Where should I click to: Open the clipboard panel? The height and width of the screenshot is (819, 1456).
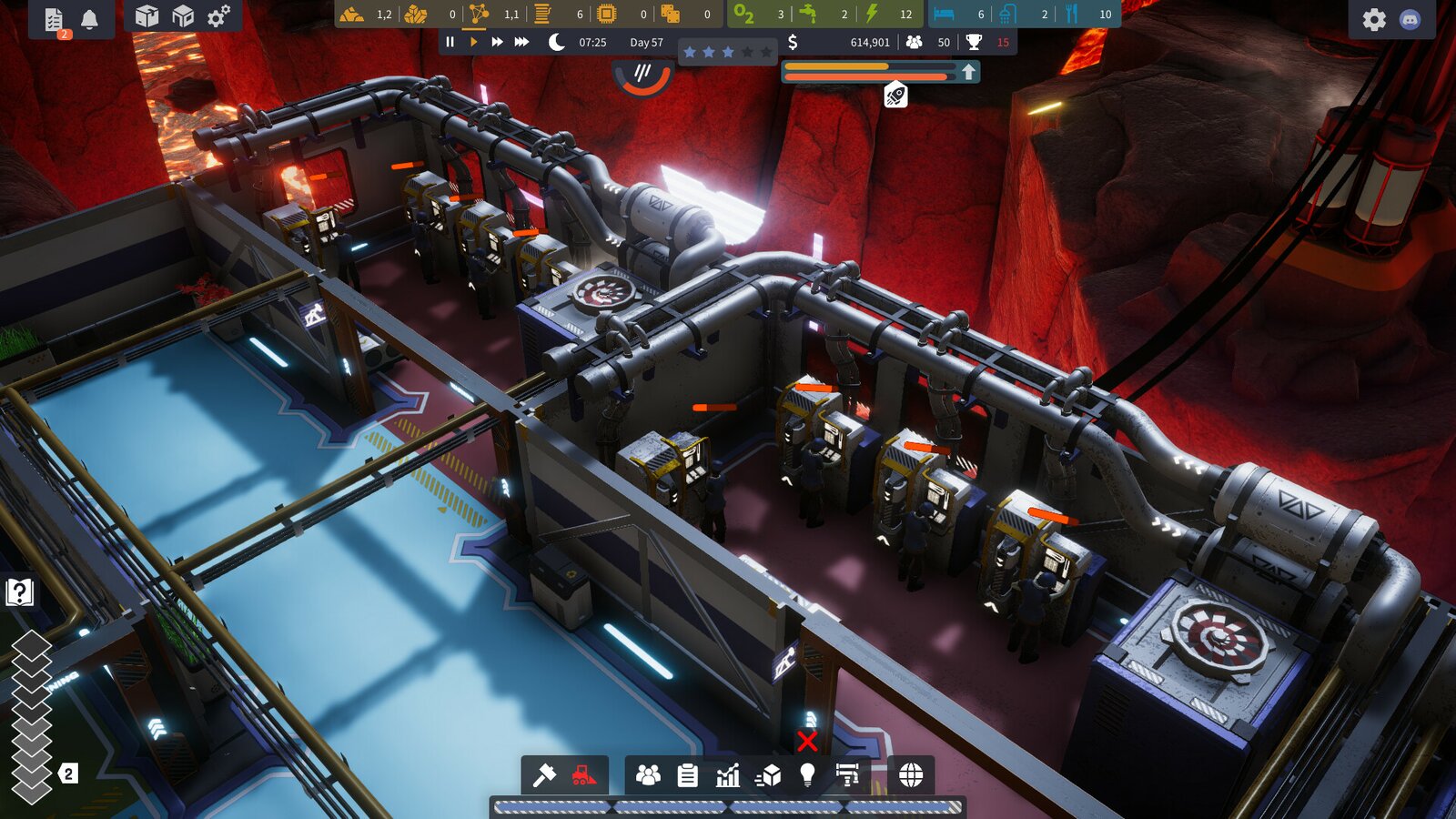coord(688,774)
